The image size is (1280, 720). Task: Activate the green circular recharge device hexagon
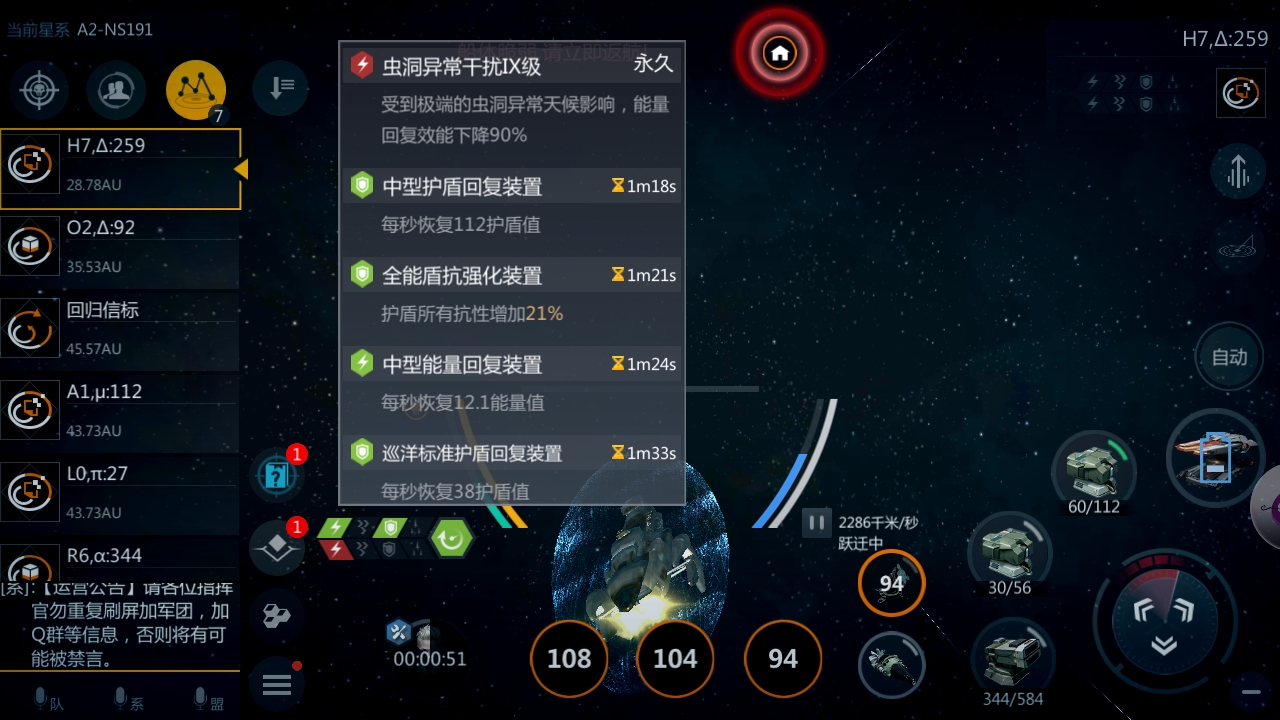(x=450, y=538)
